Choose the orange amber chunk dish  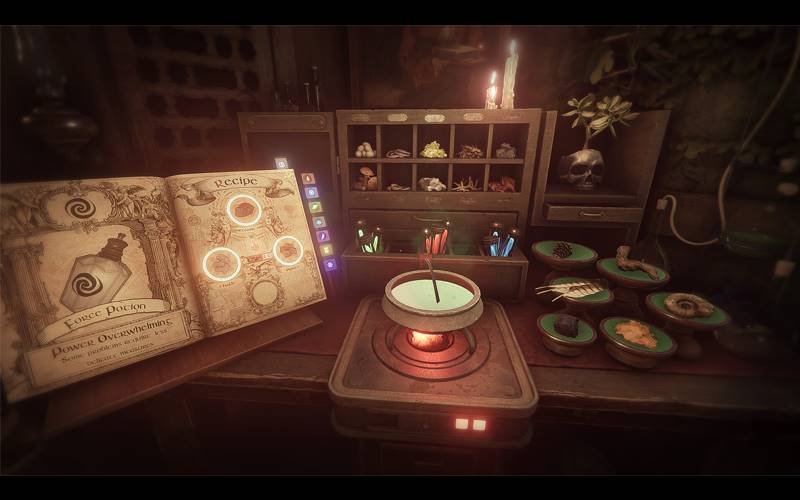pos(636,334)
